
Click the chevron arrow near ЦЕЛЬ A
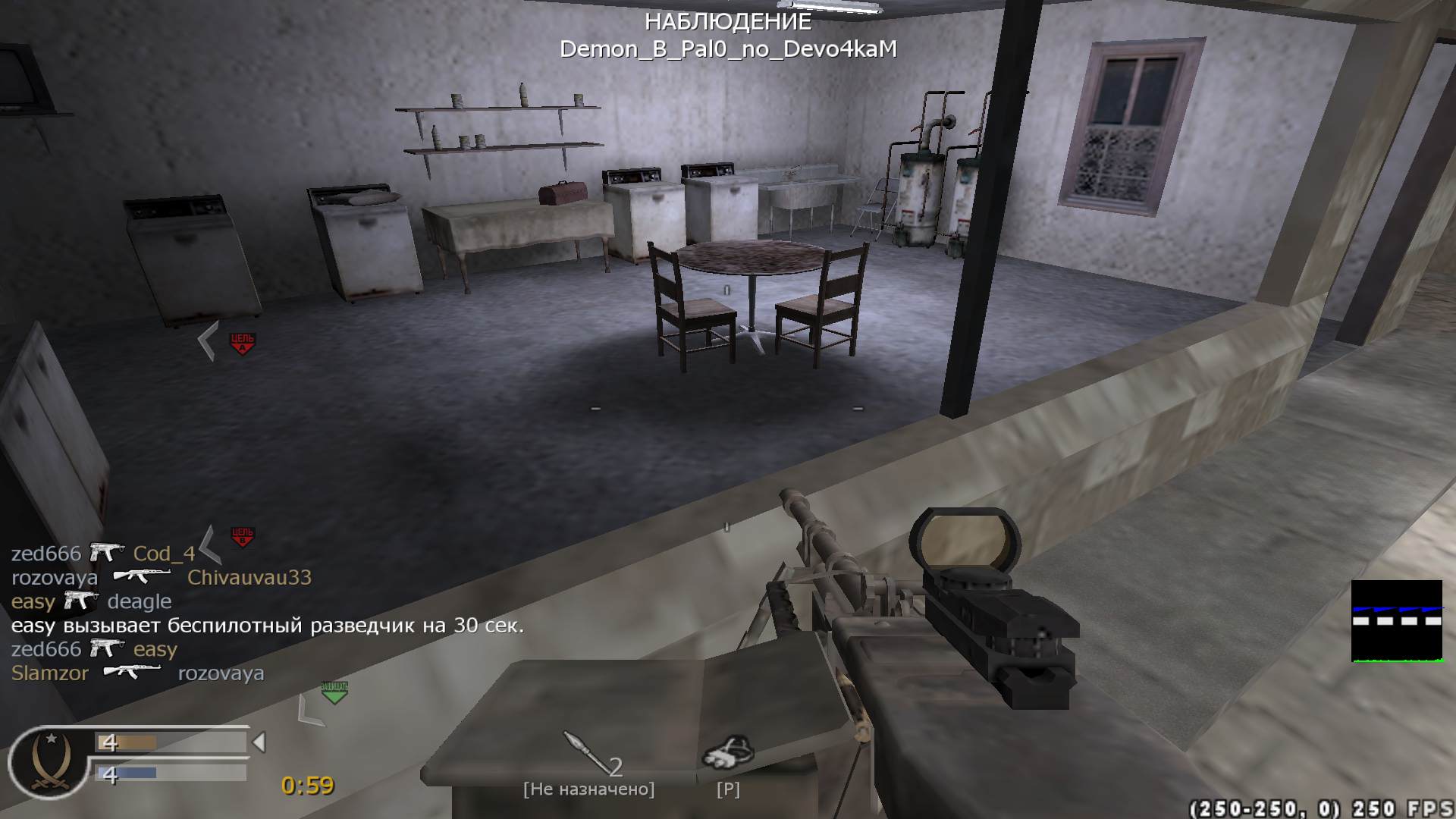(206, 340)
